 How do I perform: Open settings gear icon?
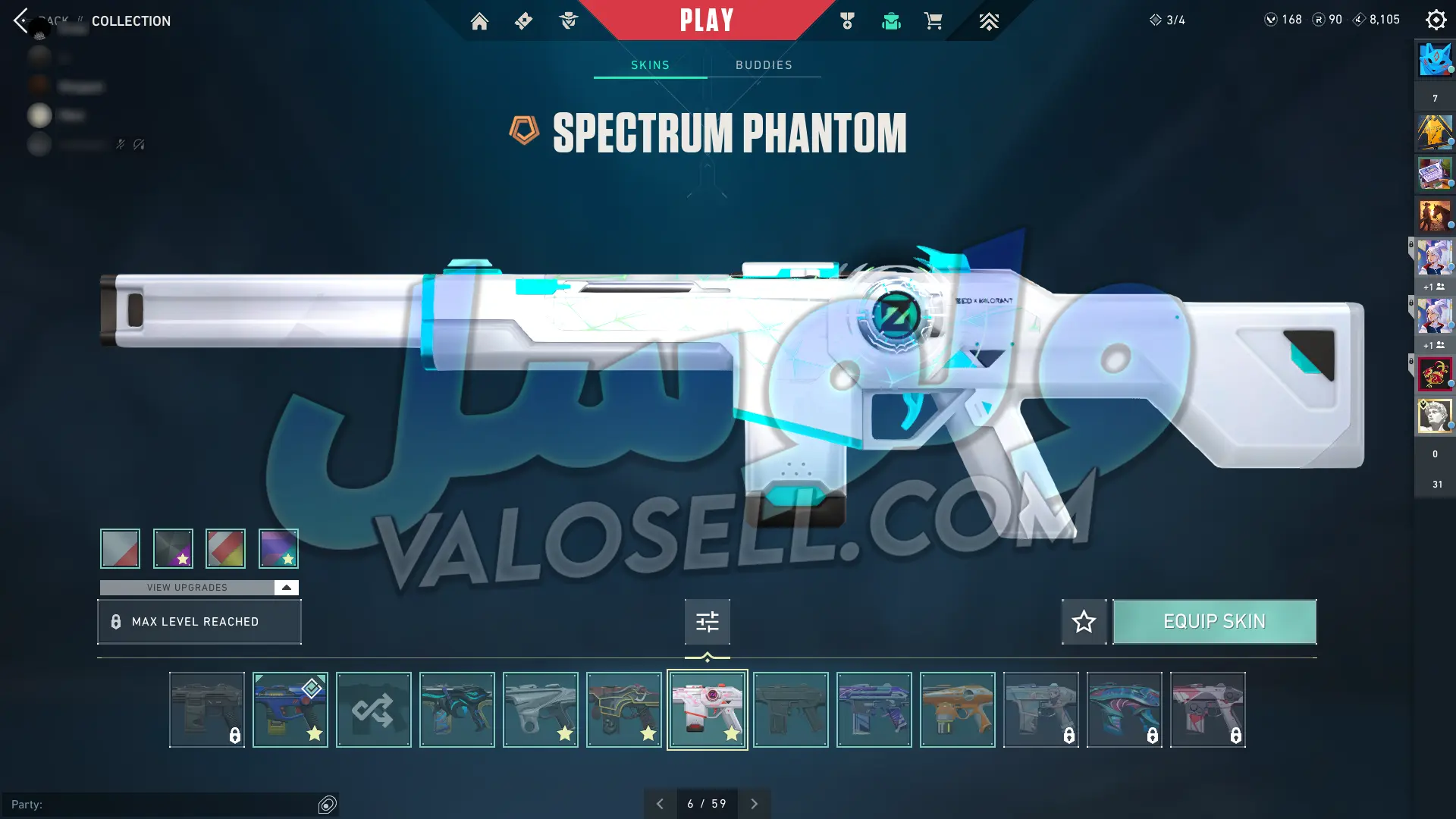[x=1436, y=20]
